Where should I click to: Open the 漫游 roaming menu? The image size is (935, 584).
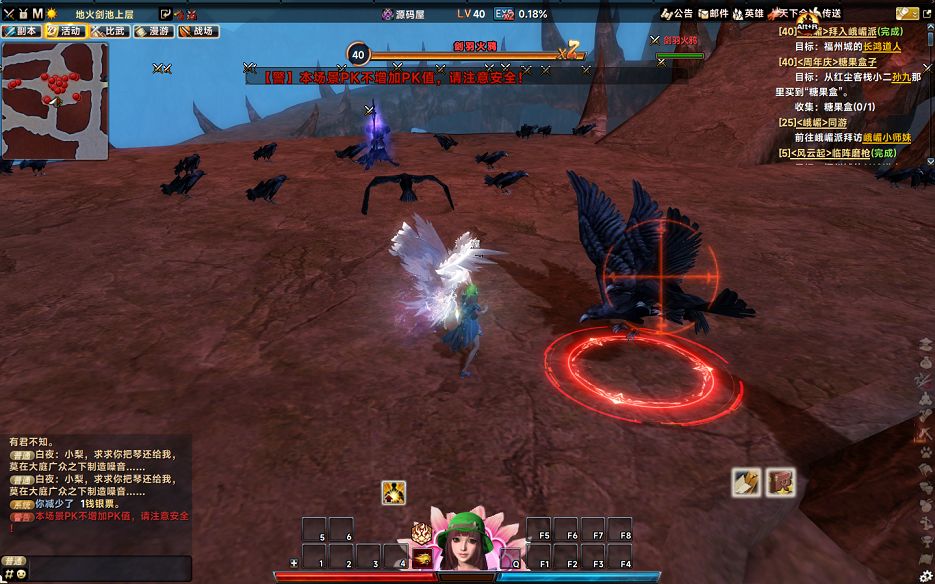153,31
